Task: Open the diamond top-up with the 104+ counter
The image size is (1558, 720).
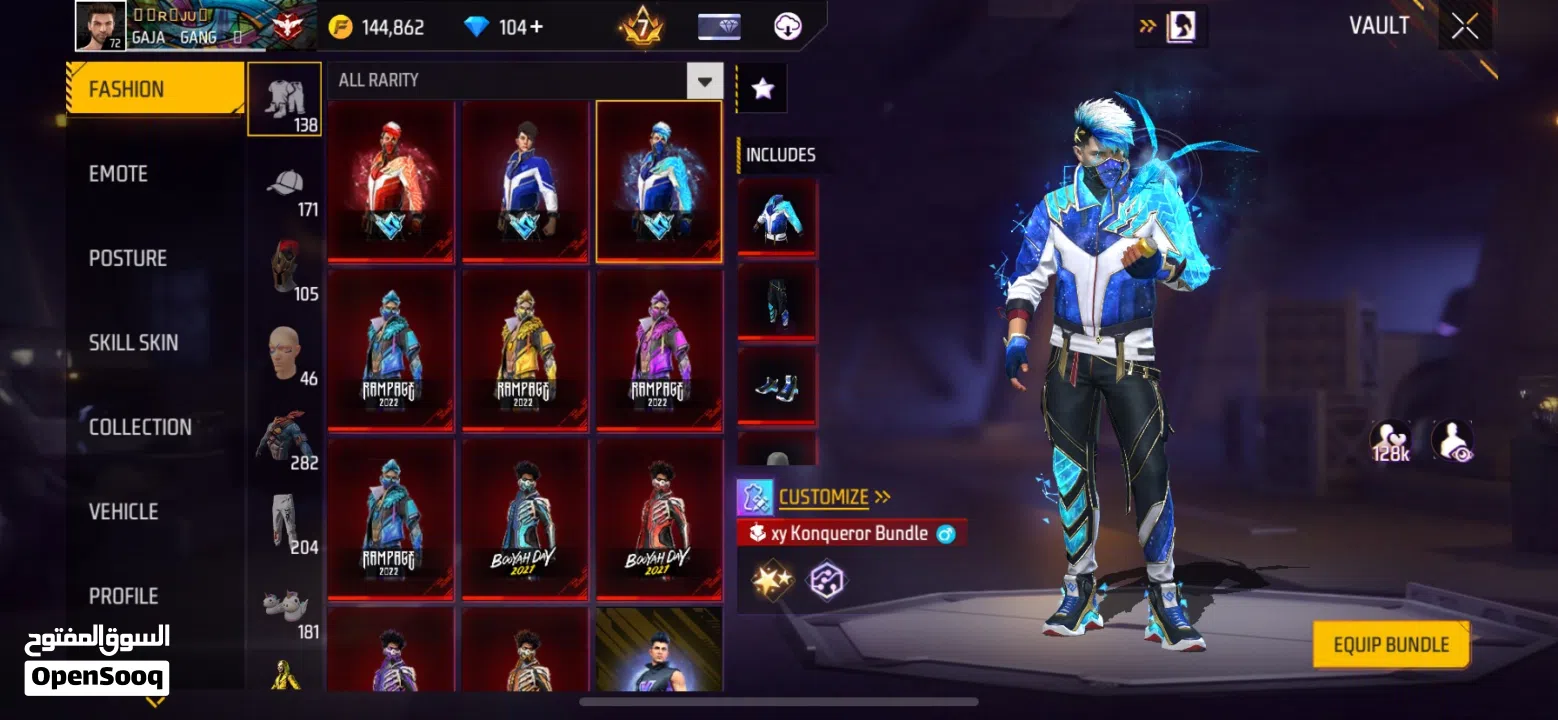Action: (500, 26)
